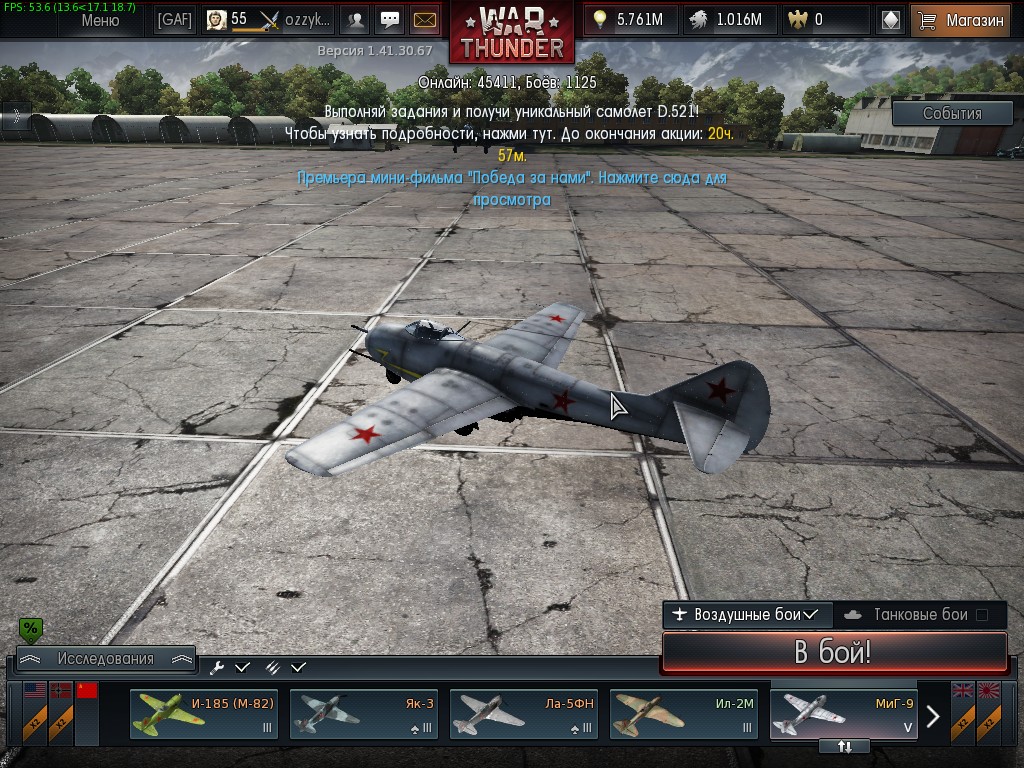Open the Меню dropdown
The width and height of the screenshot is (1024, 768).
tap(99, 20)
